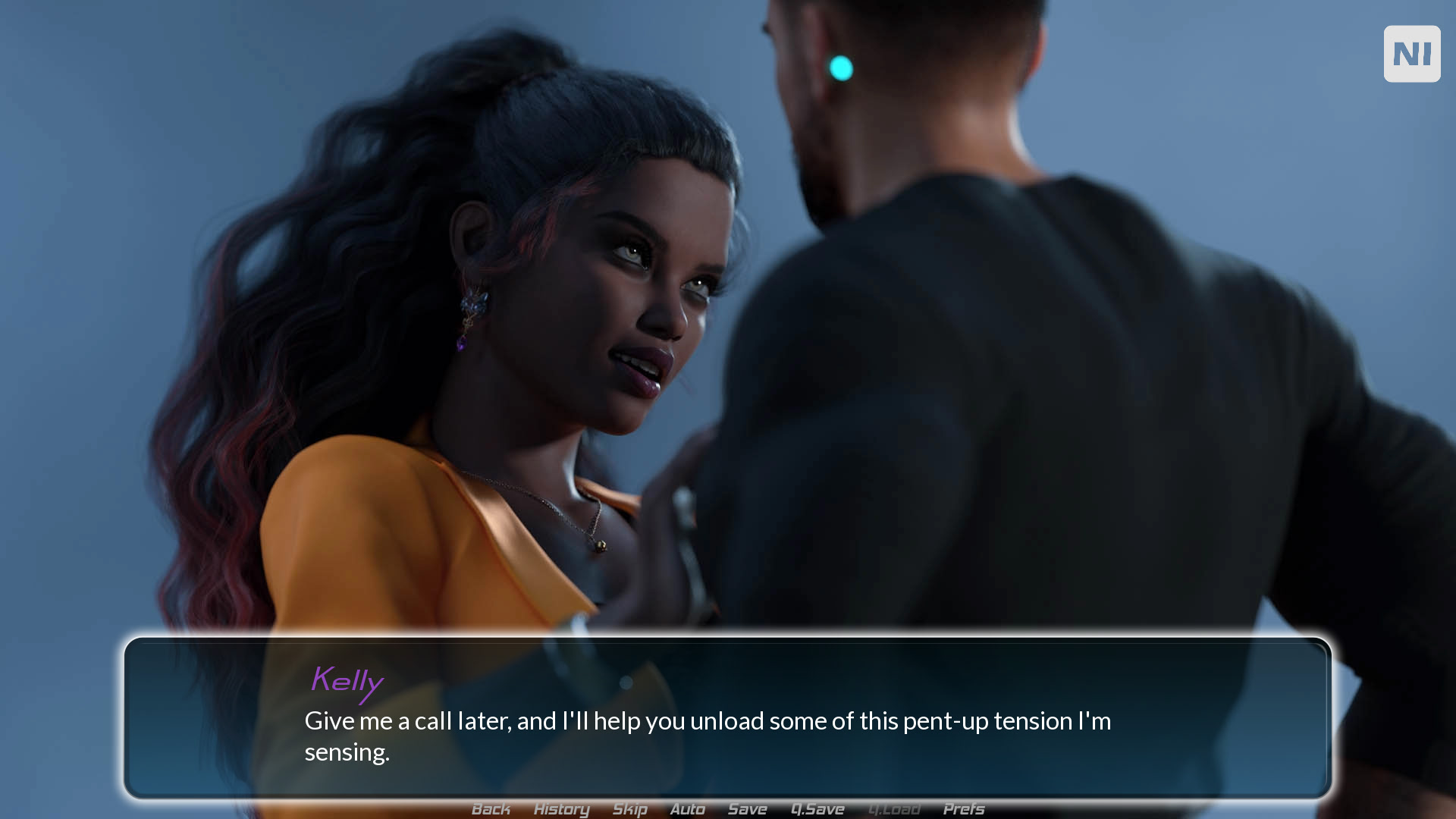Viewport: 1456px width, 819px height.
Task: Activate Skip mode
Action: (629, 809)
